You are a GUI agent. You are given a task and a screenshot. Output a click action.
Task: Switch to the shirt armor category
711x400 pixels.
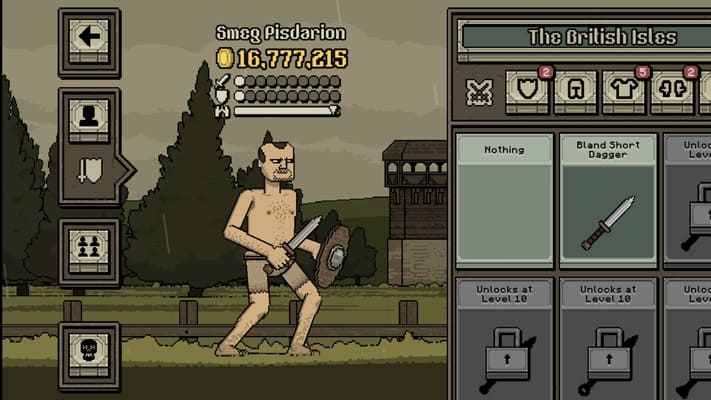tap(622, 91)
